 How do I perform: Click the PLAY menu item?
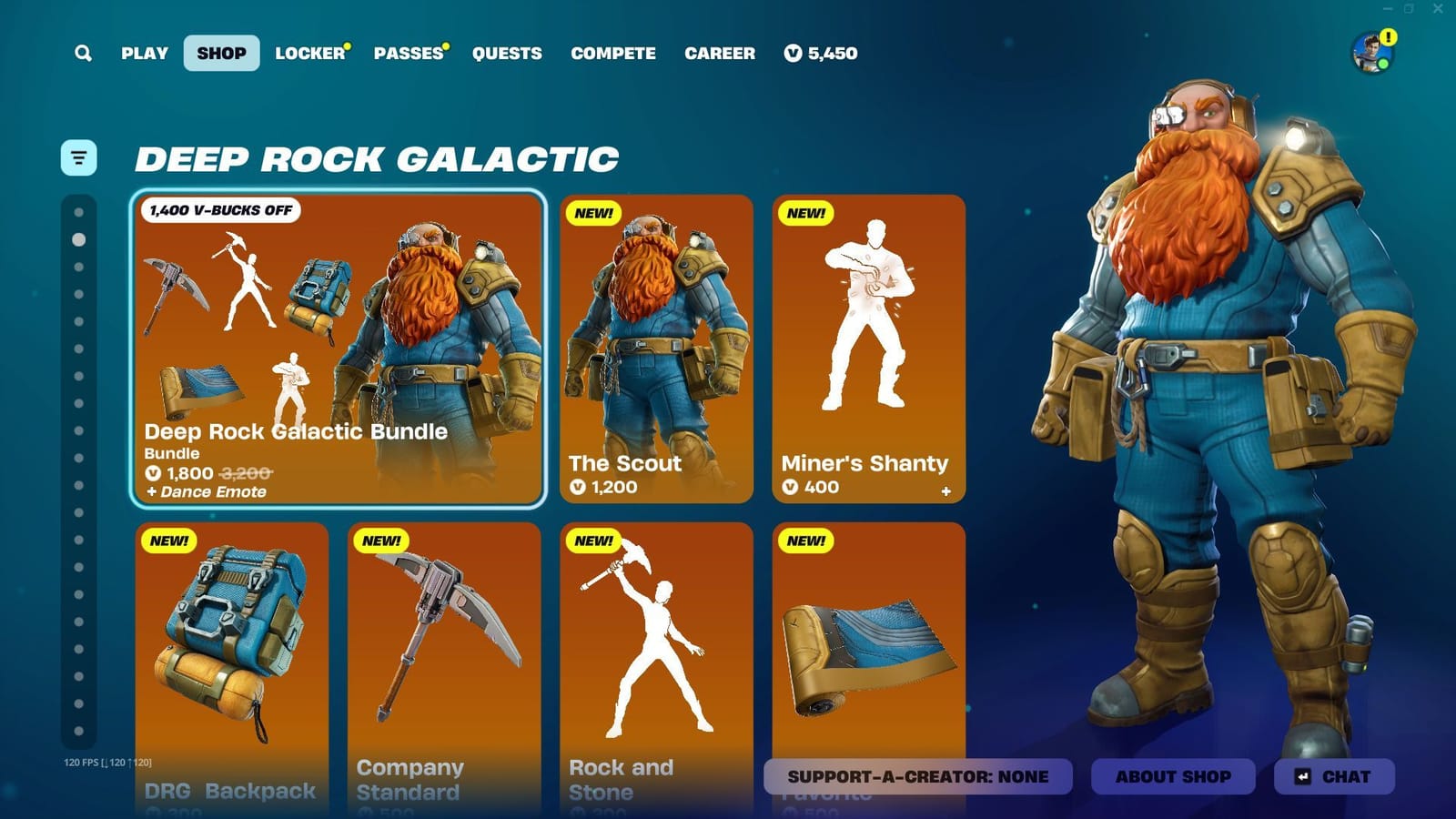pos(143,53)
